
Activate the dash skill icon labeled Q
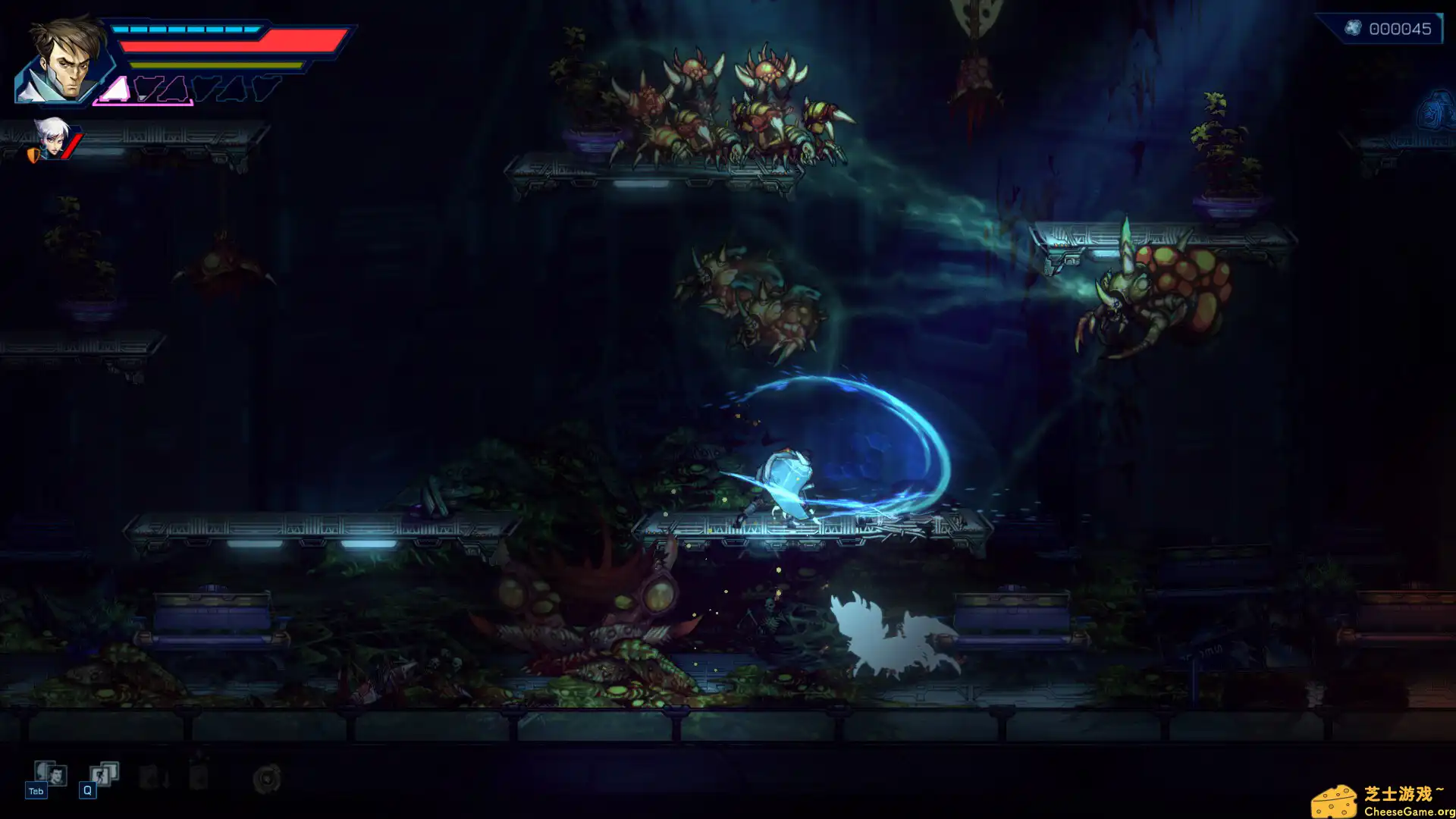[102, 773]
